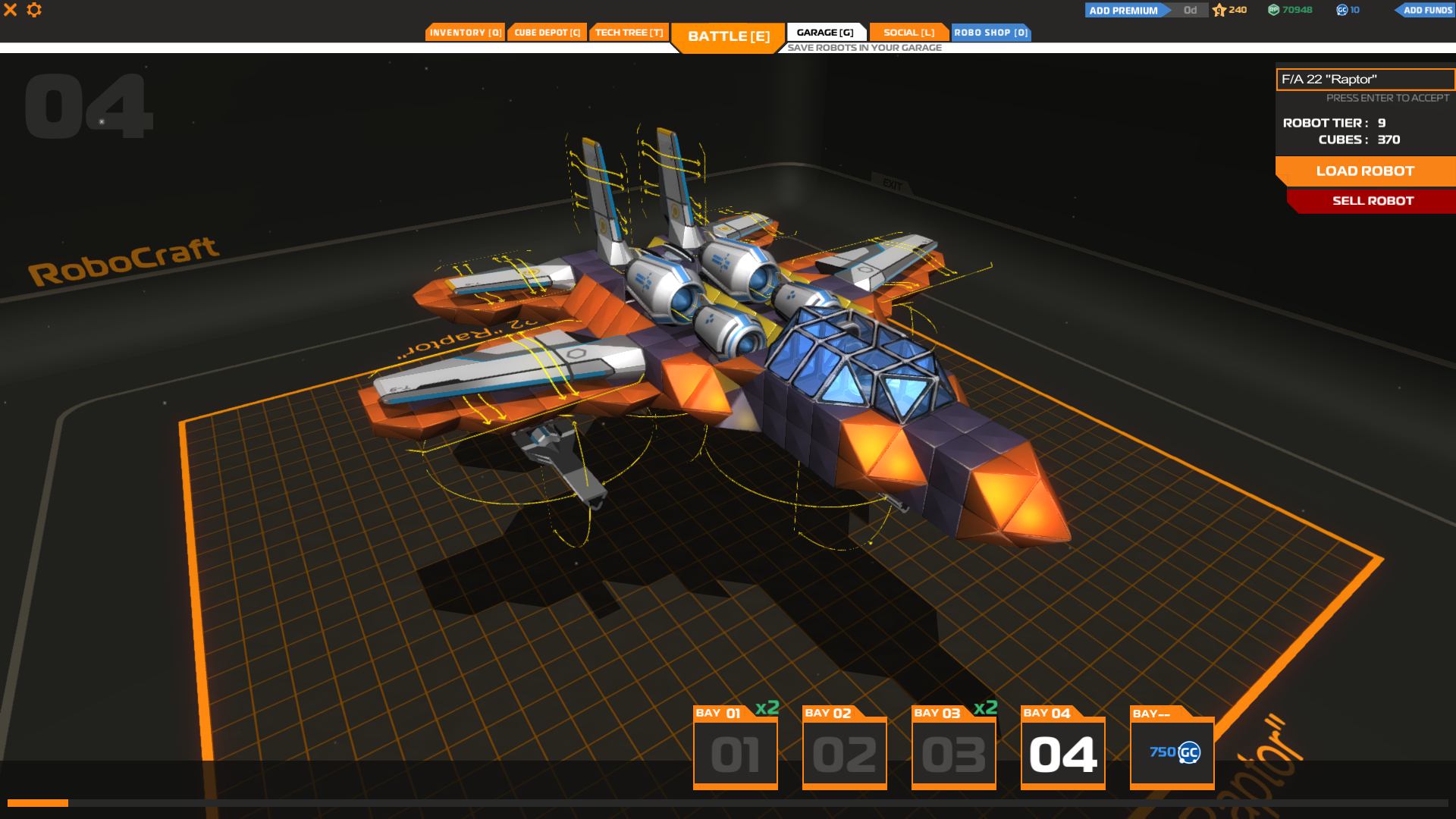Viewport: 1456px width, 819px height.
Task: Click the star icon next to ADD PREMIUM
Action: point(1219,10)
